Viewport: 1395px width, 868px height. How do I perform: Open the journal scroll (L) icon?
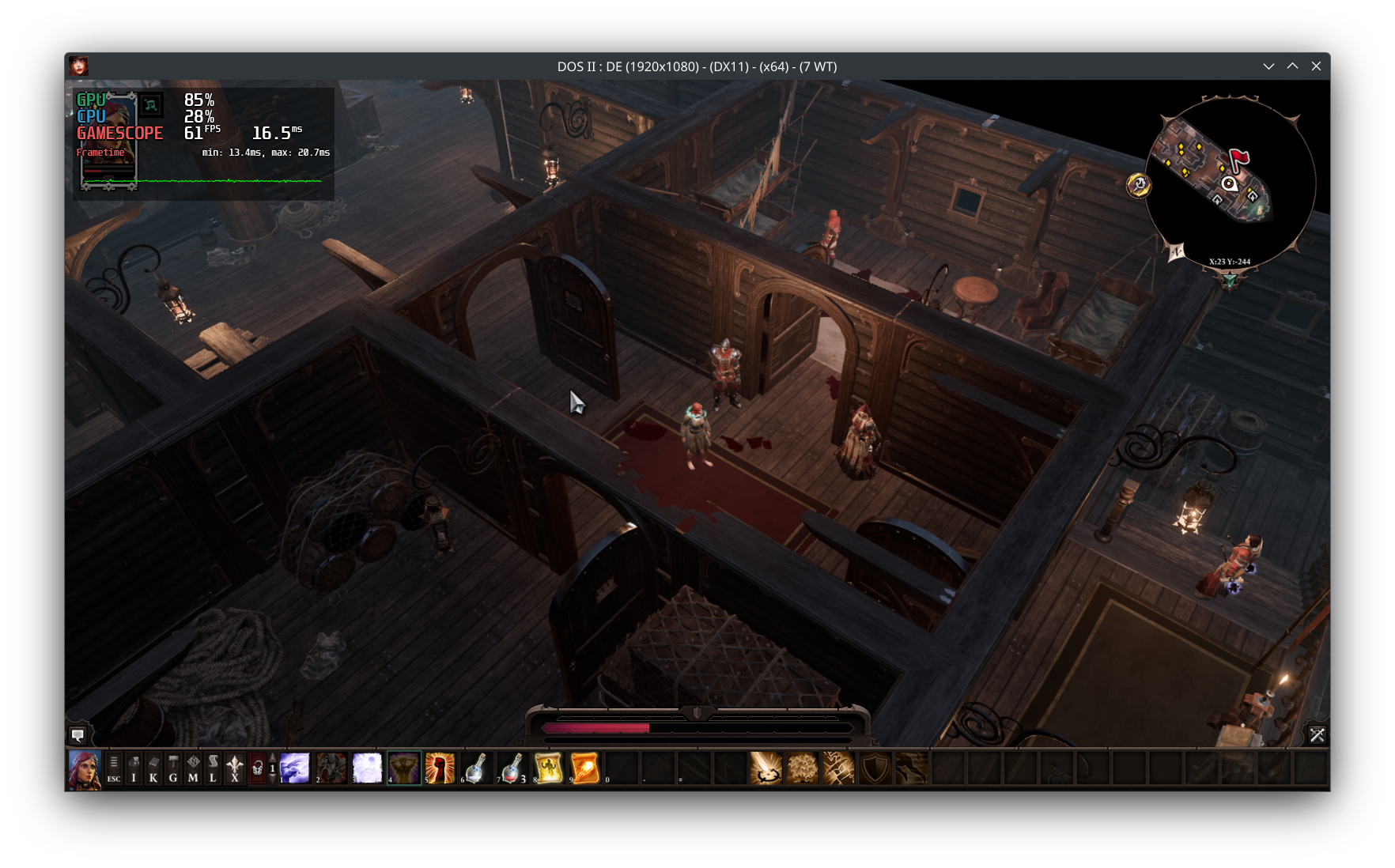pyautogui.click(x=213, y=768)
